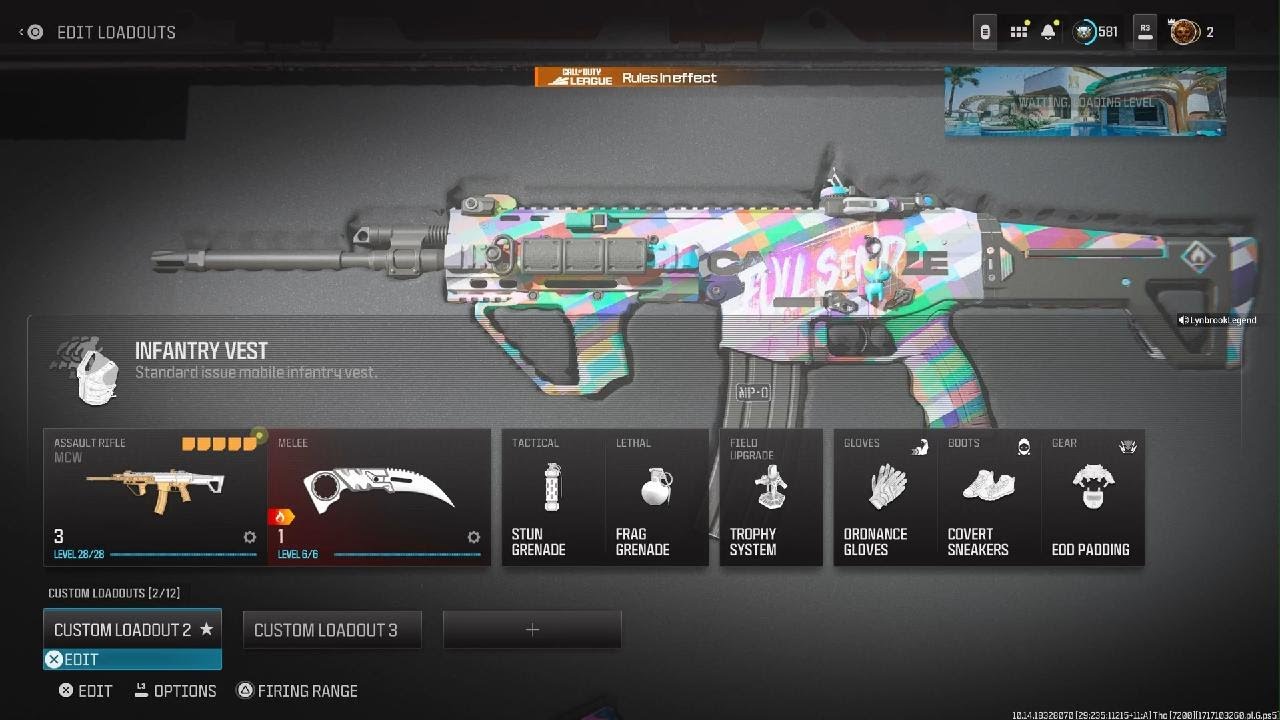Show notifications with the bell icon
Image resolution: width=1280 pixels, height=720 pixels.
1048,32
